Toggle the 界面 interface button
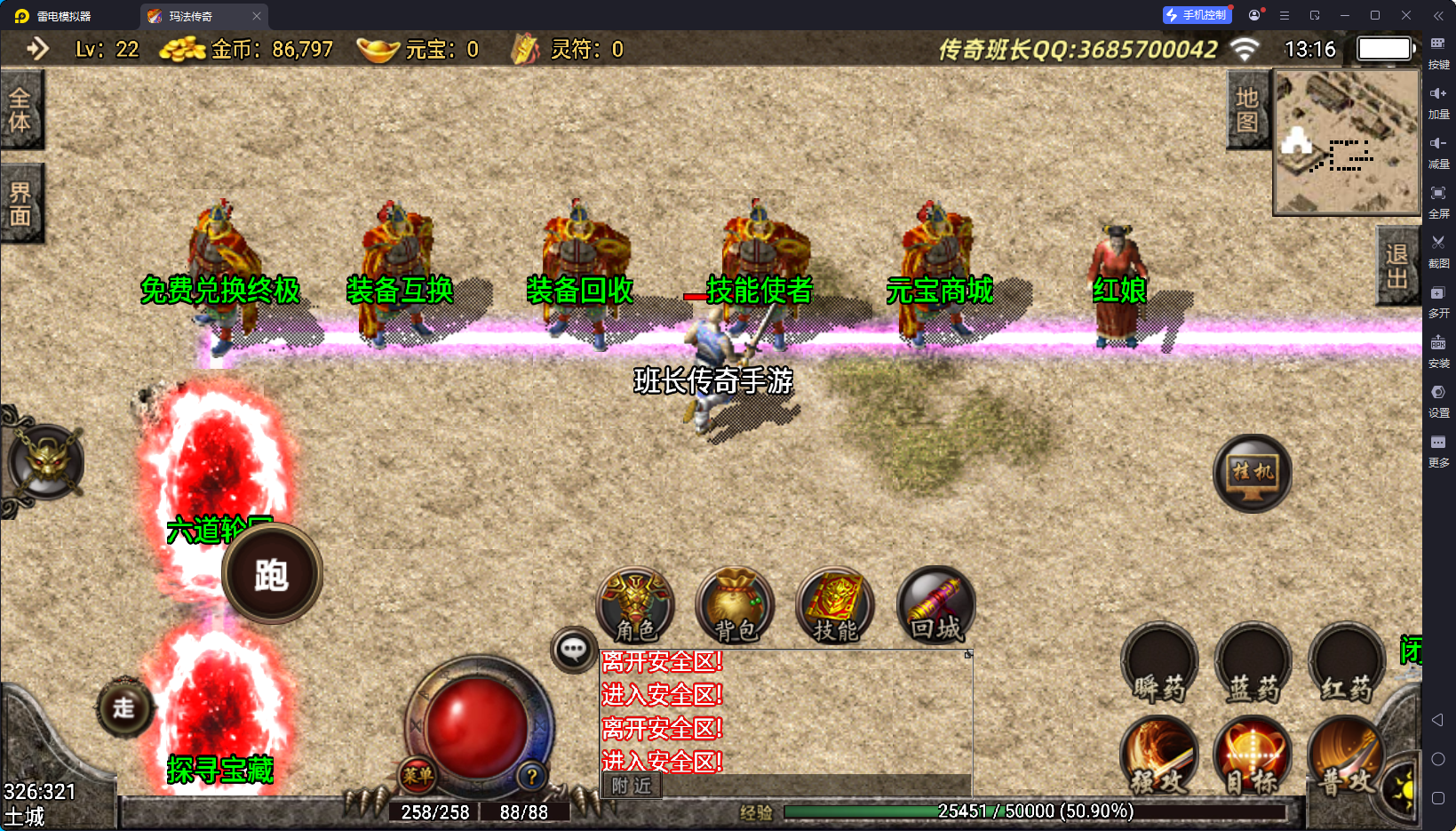Screen dimensions: 1456x831 coord(20,204)
